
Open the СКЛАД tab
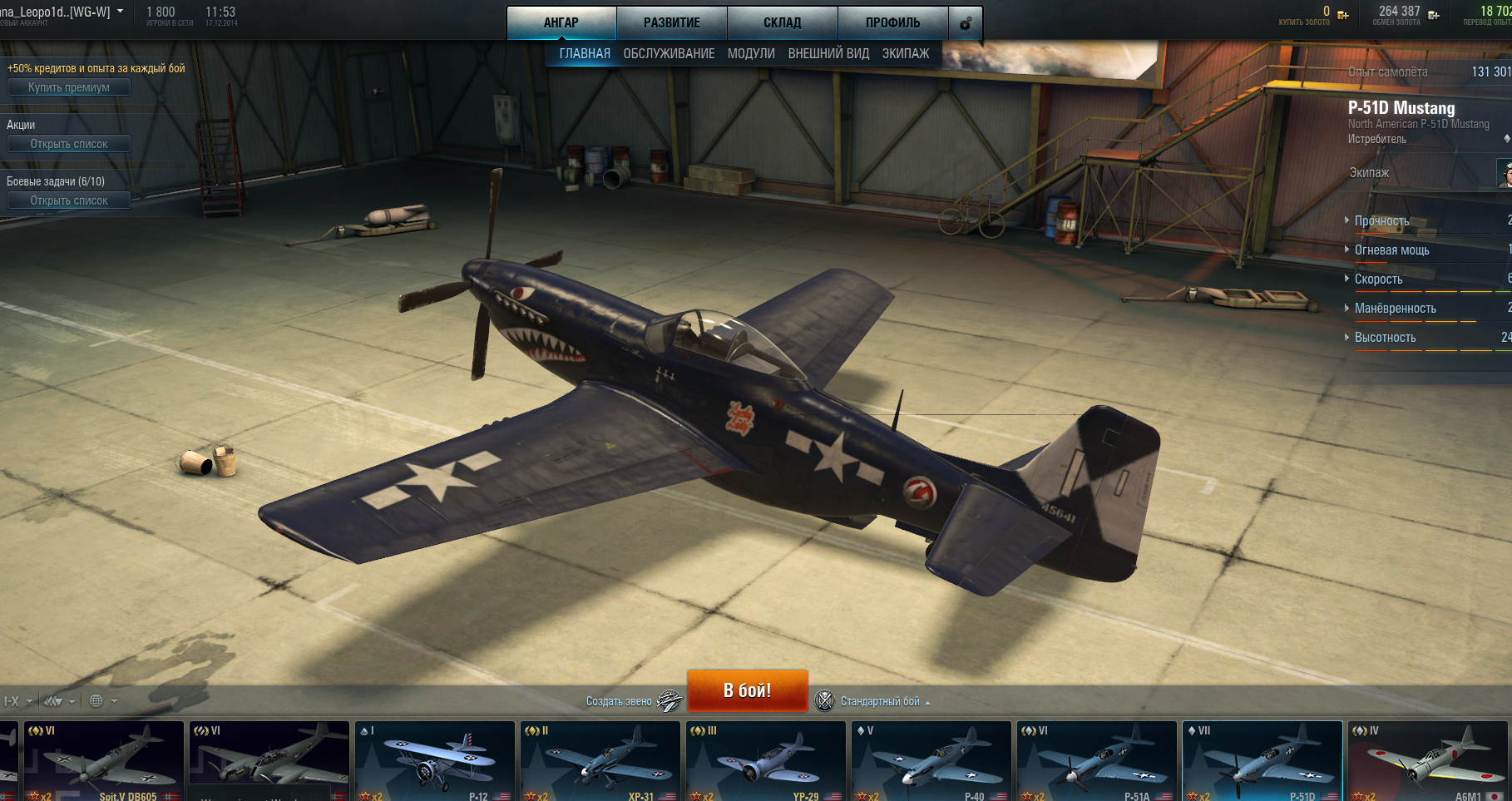coord(782,22)
